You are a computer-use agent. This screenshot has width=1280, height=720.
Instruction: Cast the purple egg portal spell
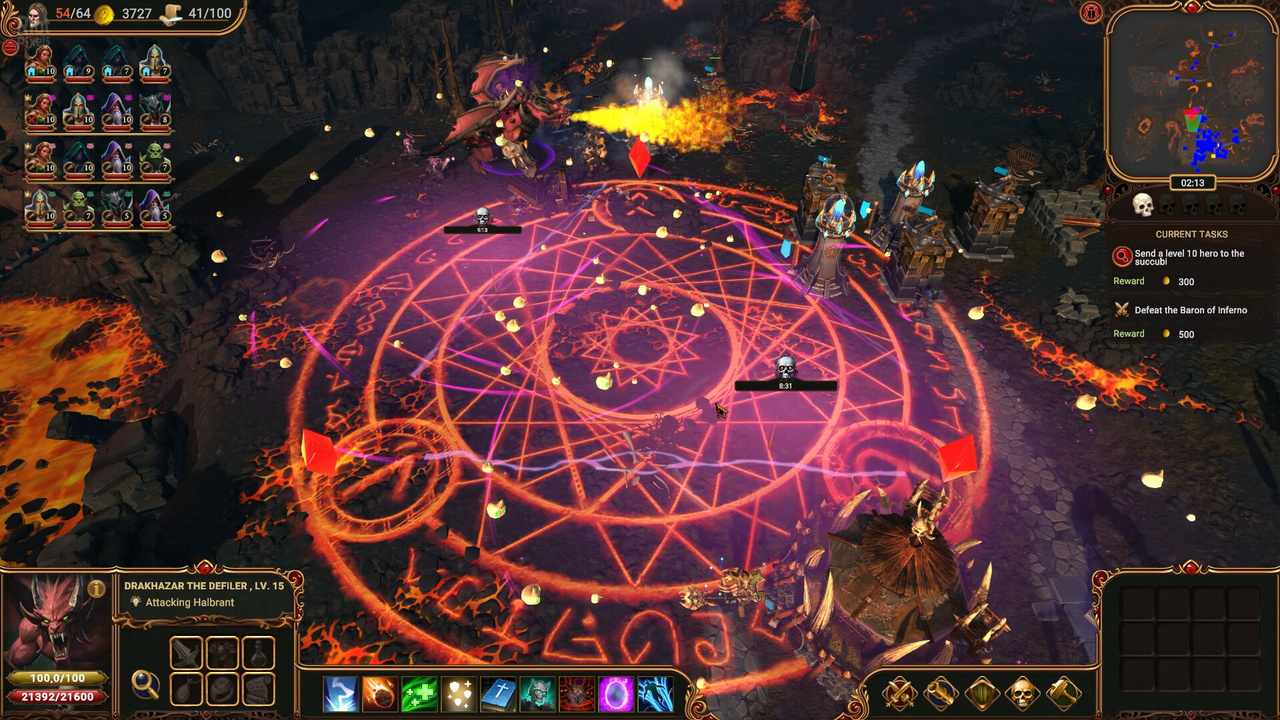pyautogui.click(x=616, y=694)
